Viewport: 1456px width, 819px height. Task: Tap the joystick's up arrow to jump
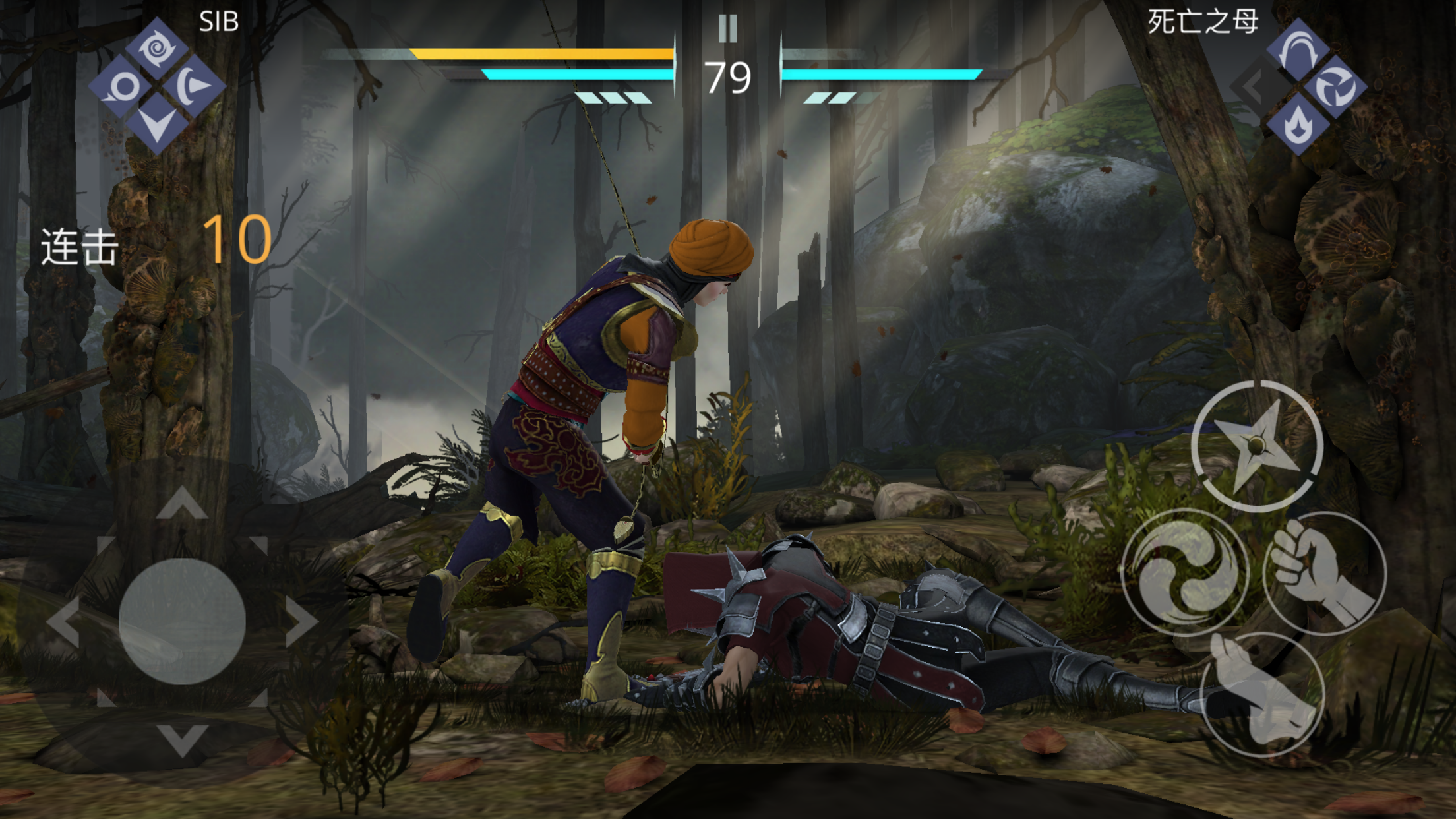point(182,504)
